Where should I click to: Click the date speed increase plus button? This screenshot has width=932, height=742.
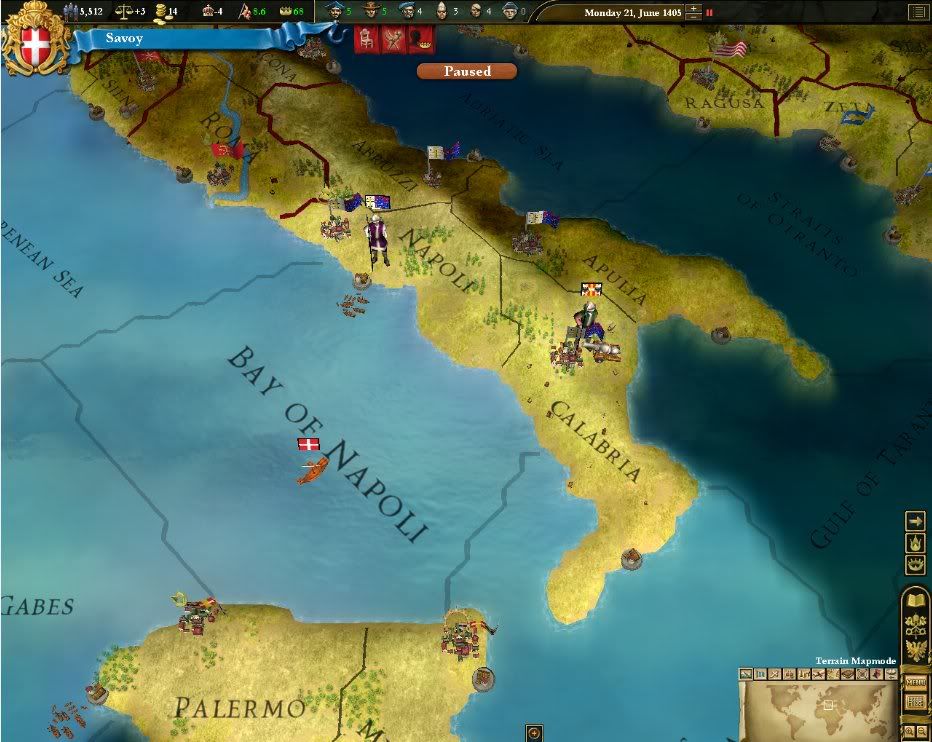coord(693,7)
